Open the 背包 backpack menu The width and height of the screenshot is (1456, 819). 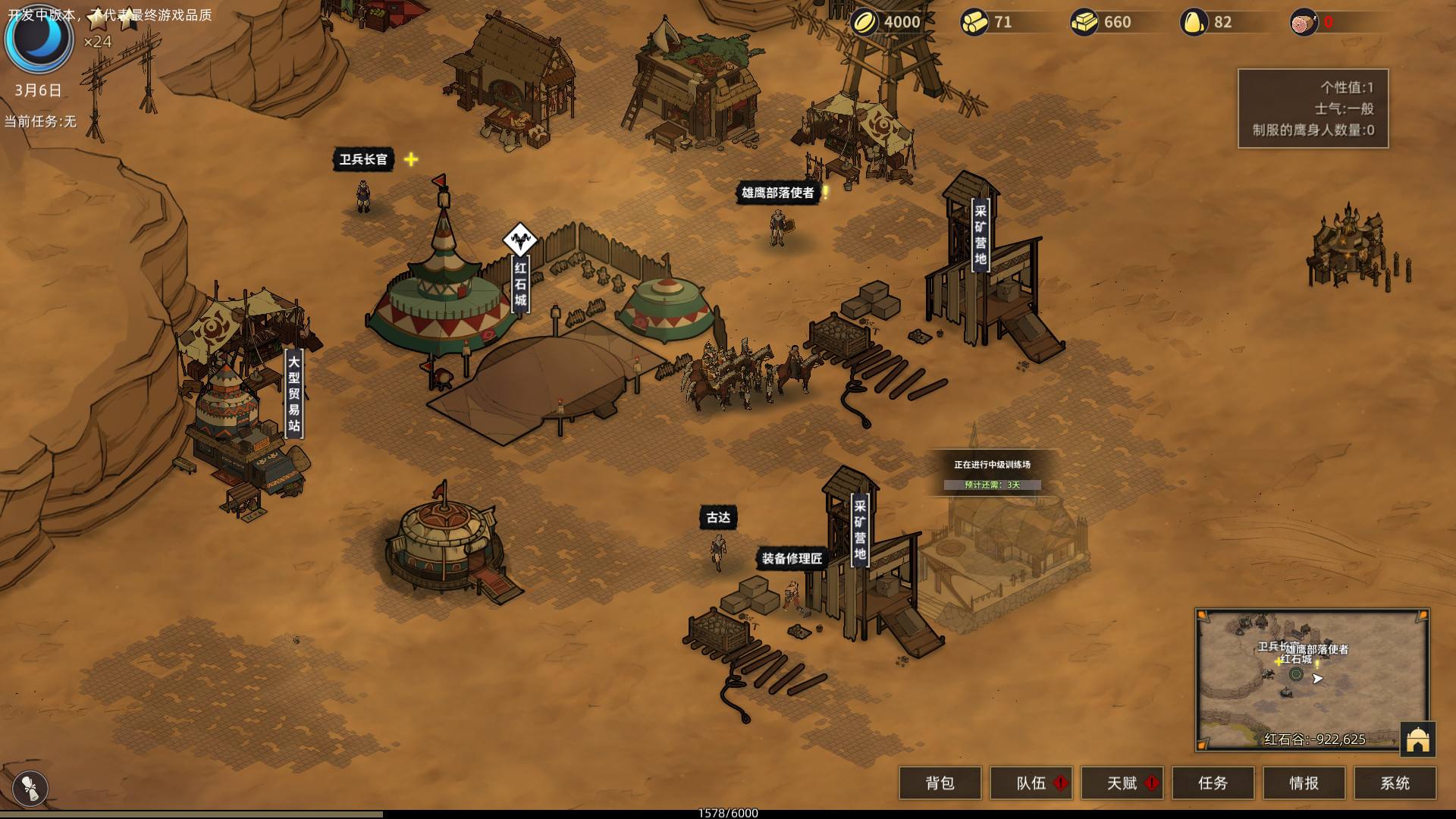click(940, 783)
